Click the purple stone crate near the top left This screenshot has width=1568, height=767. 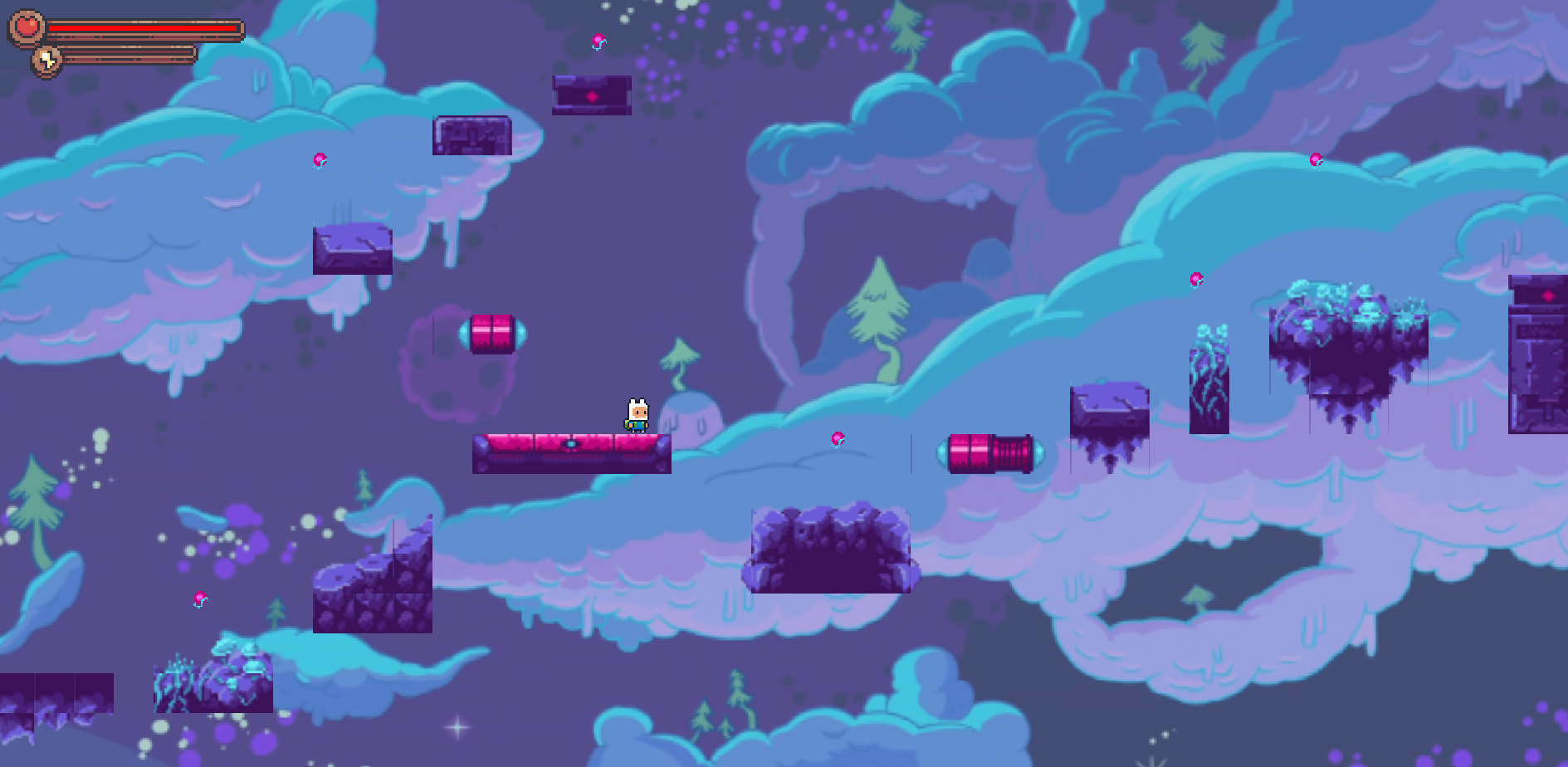coord(471,135)
